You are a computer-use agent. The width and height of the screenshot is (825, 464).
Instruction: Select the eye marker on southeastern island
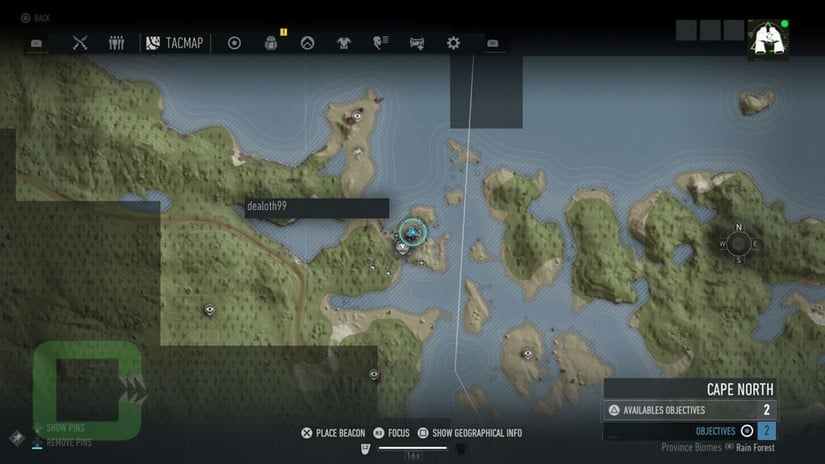tap(528, 353)
